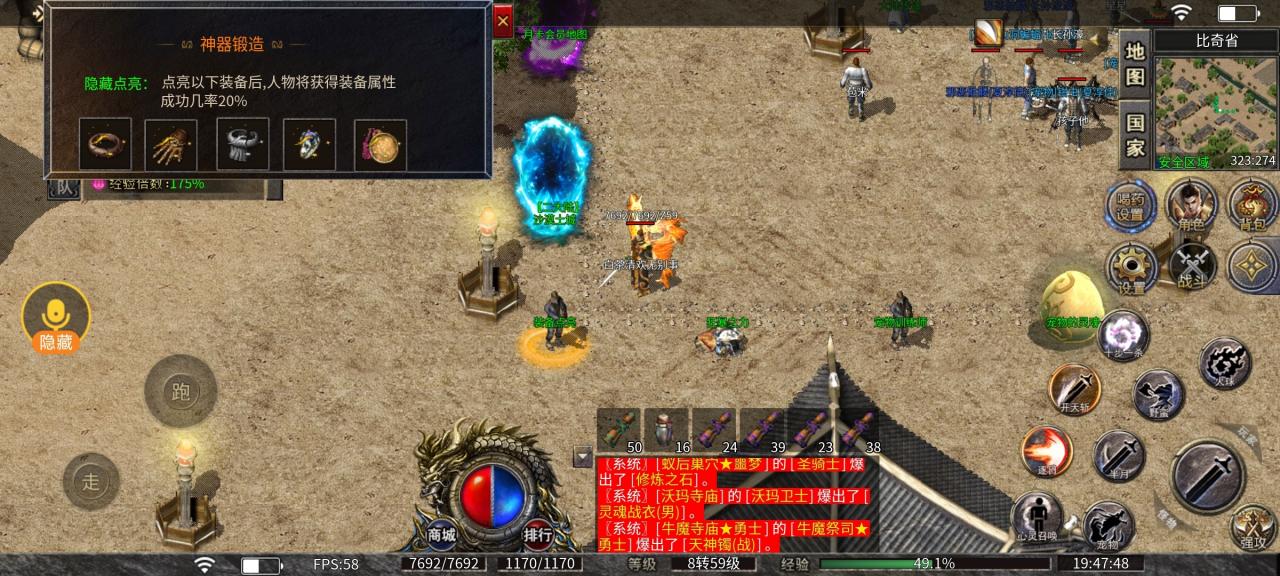
Task: Activate the 开天斩 skill
Action: click(1074, 388)
